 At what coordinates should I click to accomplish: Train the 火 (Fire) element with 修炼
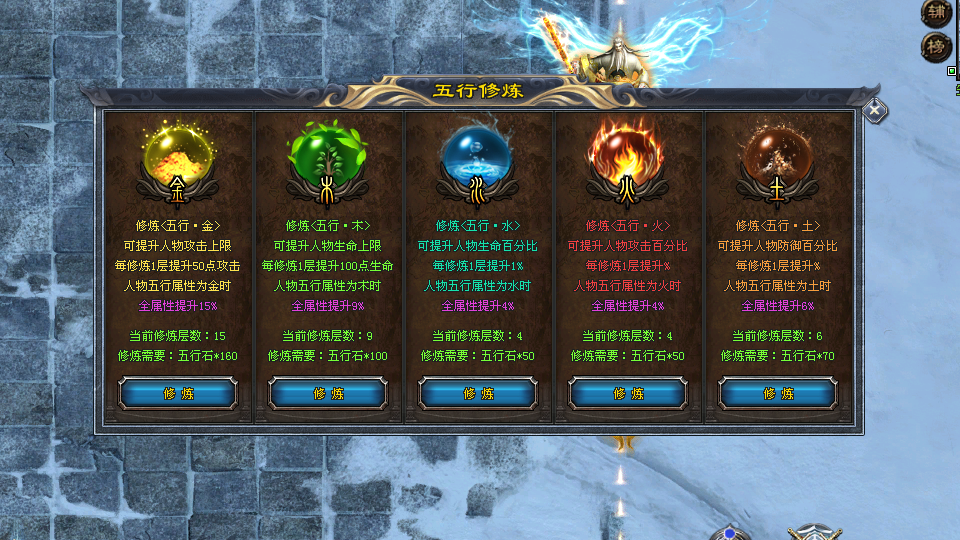(628, 393)
